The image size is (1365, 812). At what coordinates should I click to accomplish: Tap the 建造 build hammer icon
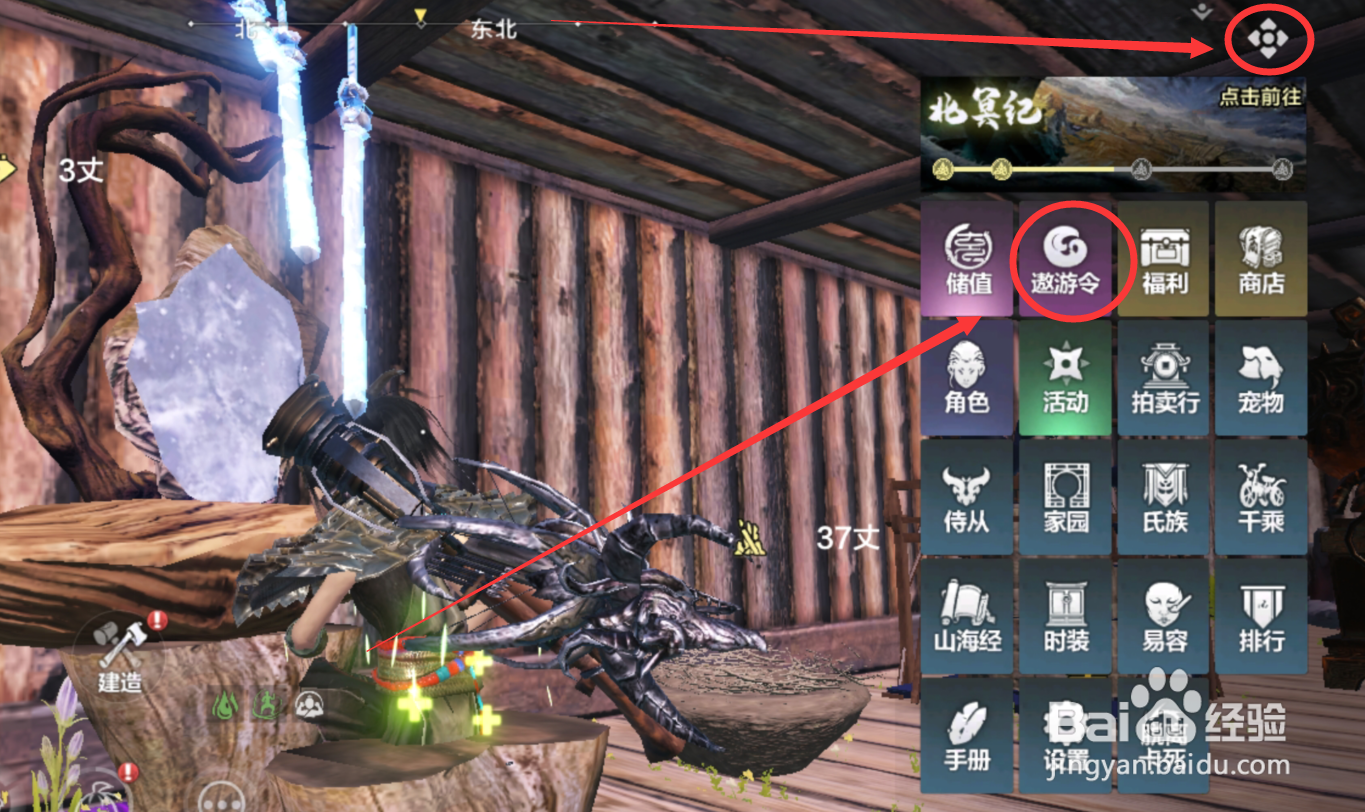[x=120, y=655]
